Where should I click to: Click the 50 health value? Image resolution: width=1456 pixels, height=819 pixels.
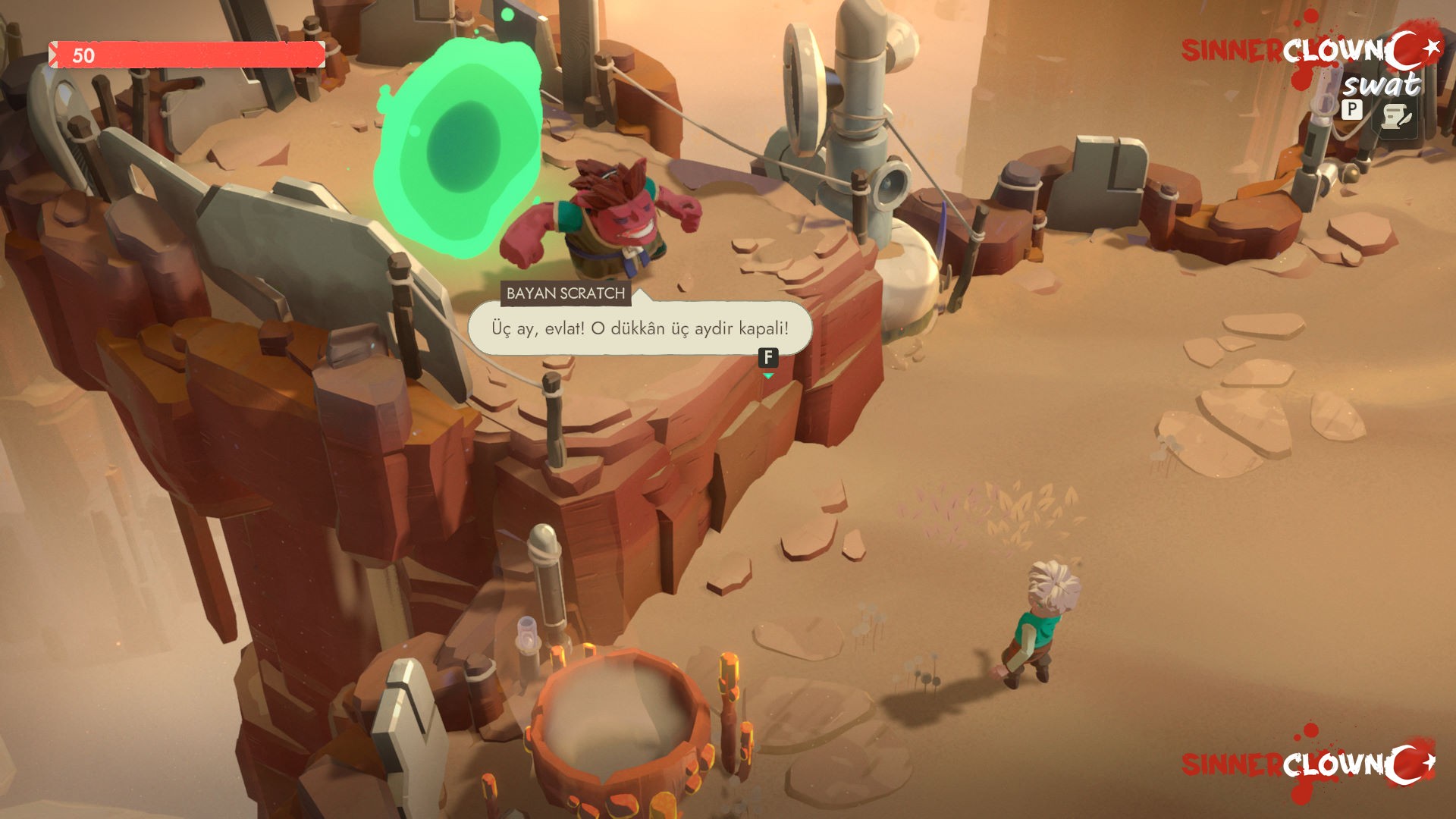point(83,55)
